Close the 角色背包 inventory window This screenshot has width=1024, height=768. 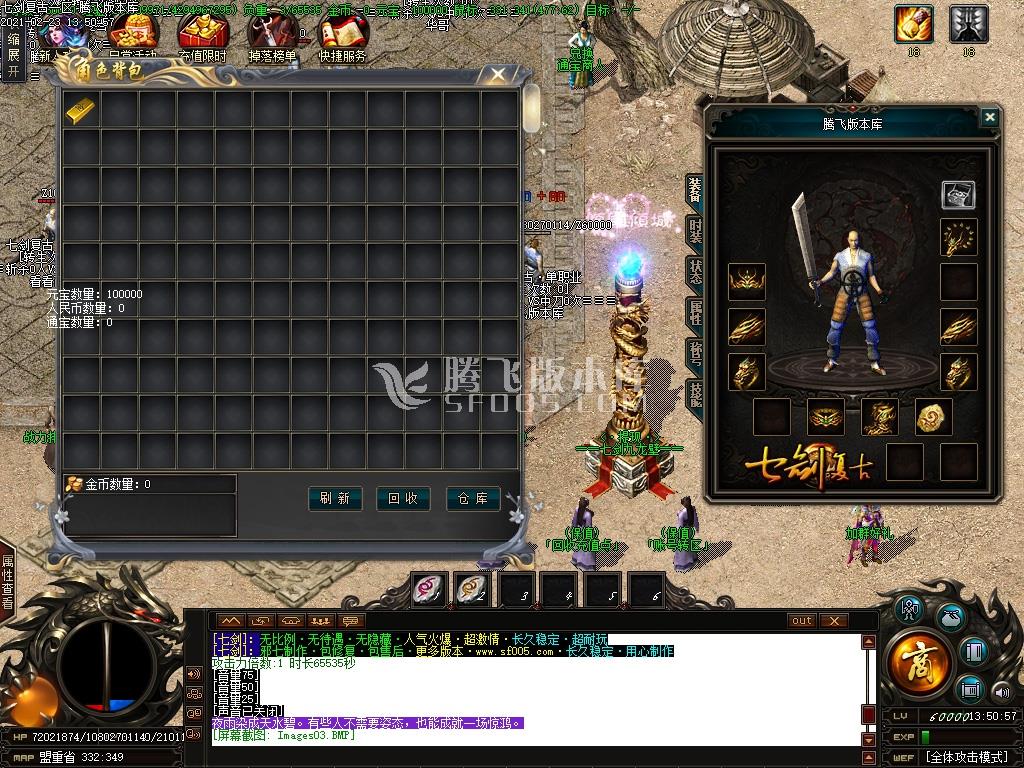(x=497, y=75)
